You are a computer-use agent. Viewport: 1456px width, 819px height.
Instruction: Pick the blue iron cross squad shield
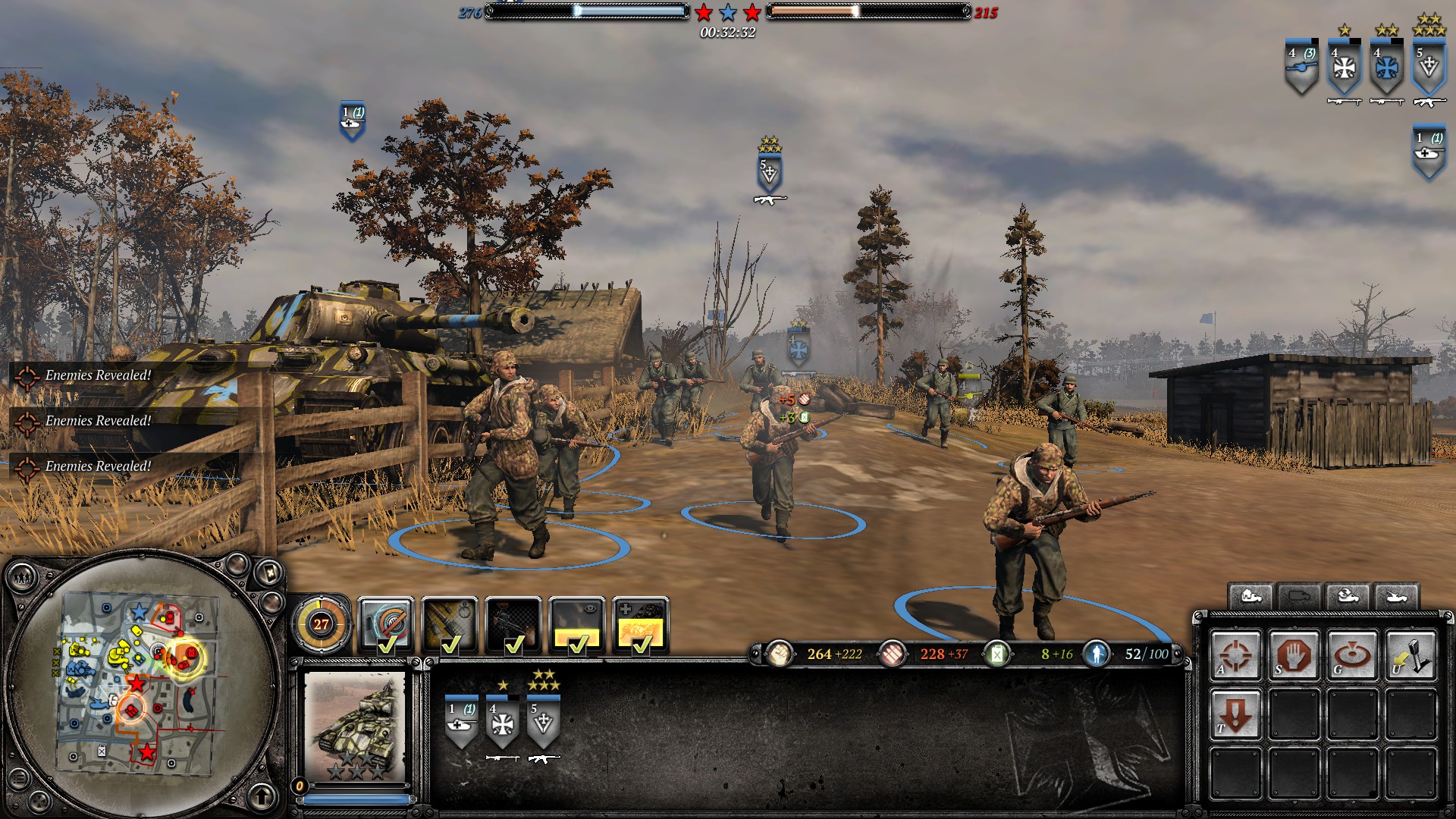[1386, 68]
